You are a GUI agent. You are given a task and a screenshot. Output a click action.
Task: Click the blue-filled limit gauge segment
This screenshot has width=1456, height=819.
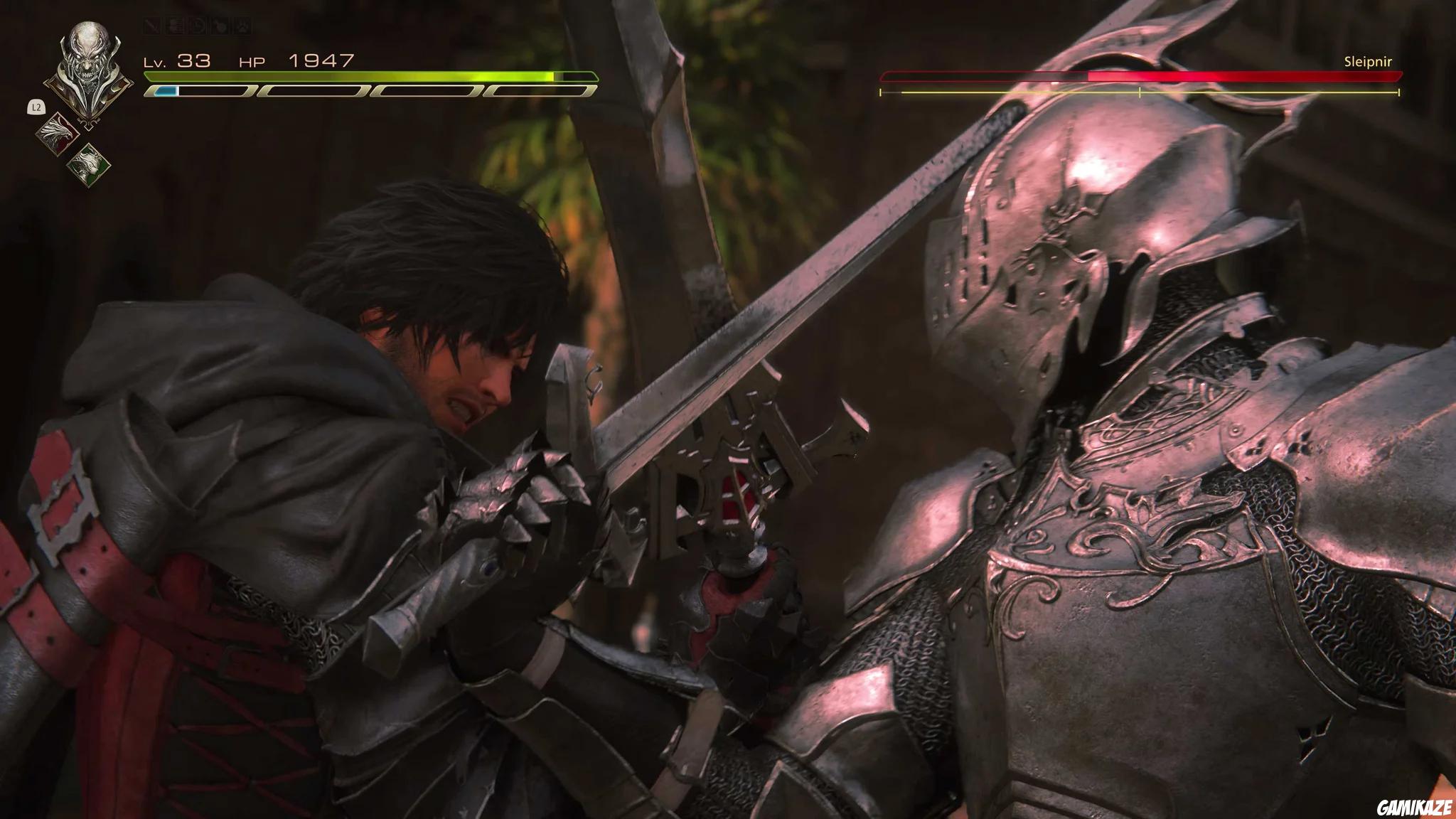click(165, 91)
